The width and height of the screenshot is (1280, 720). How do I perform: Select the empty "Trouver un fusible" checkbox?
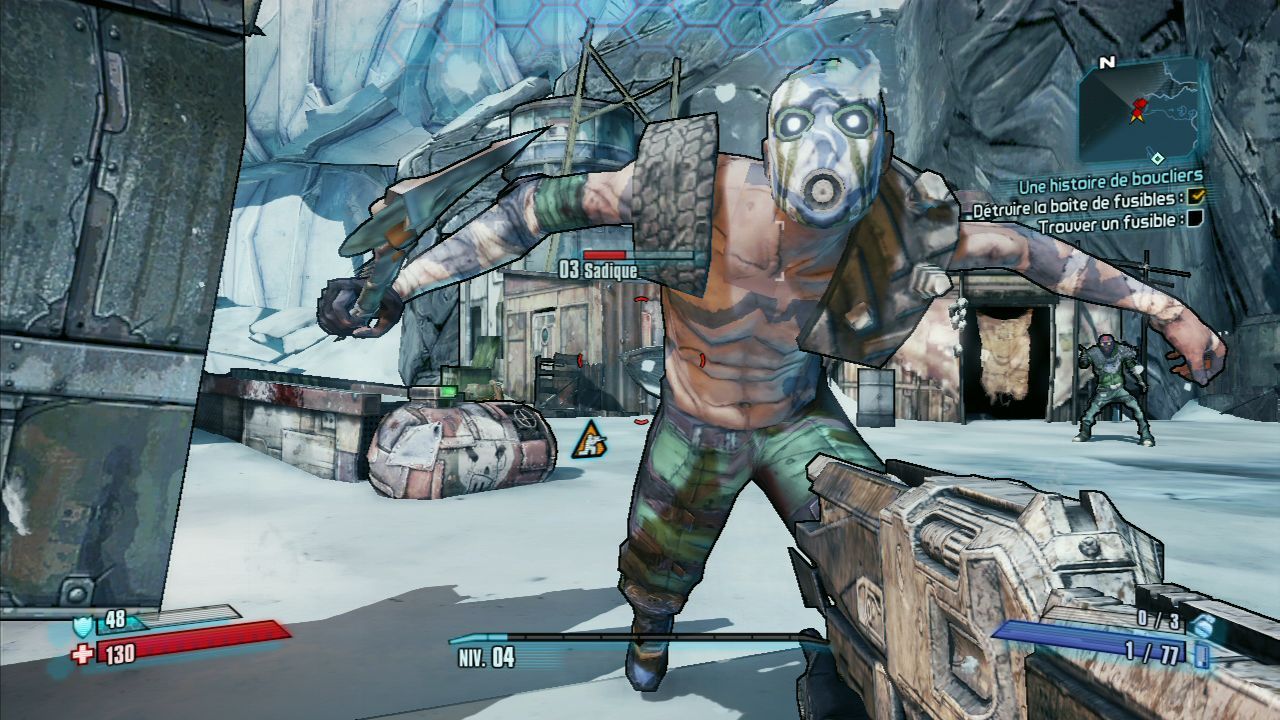pos(1196,219)
